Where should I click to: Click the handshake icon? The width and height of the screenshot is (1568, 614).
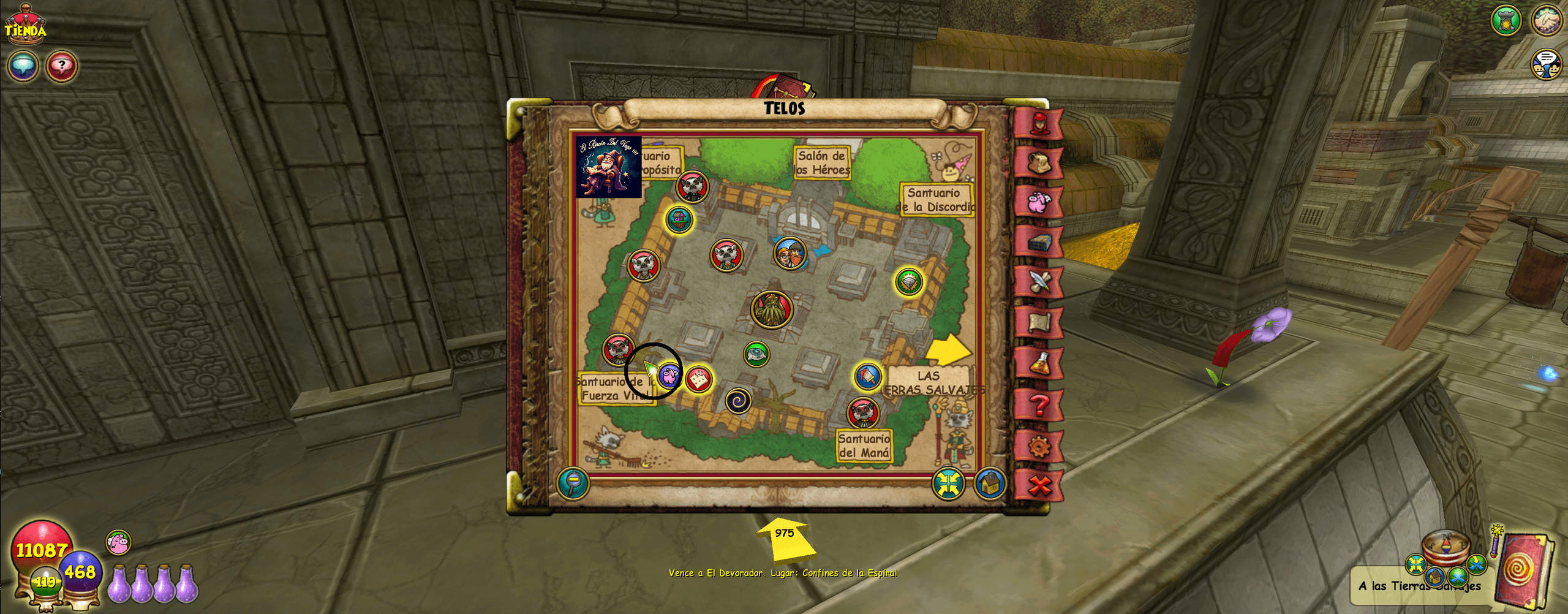1547,21
